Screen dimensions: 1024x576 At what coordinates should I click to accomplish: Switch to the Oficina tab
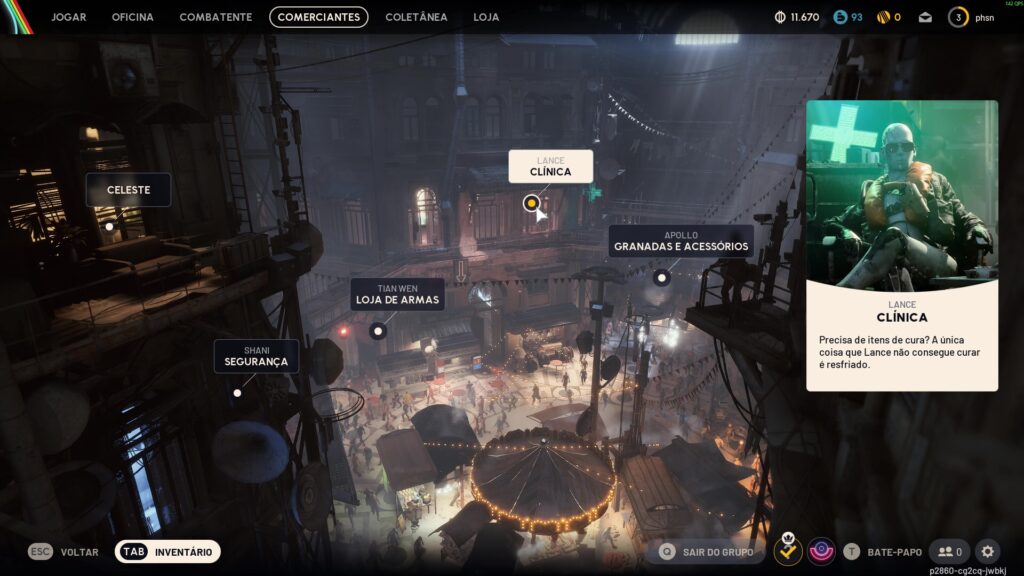[132, 17]
